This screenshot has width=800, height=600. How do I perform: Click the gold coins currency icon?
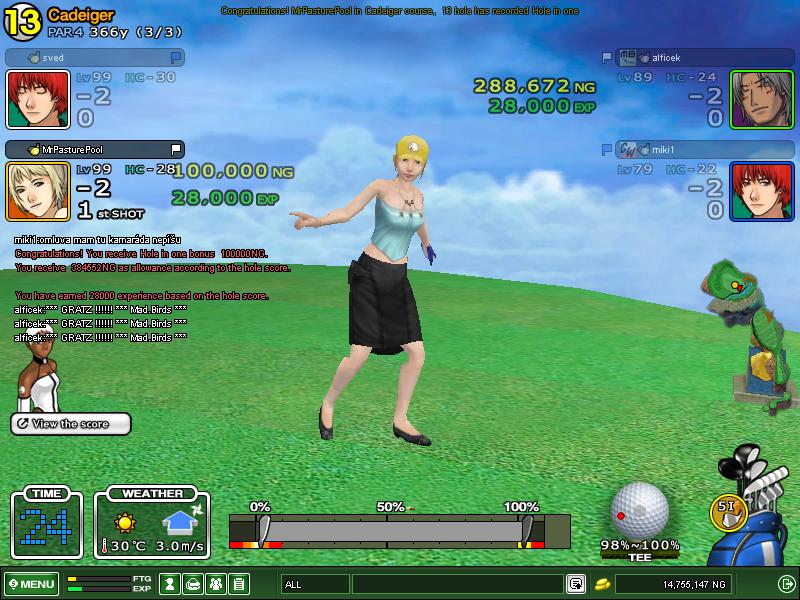click(x=603, y=584)
